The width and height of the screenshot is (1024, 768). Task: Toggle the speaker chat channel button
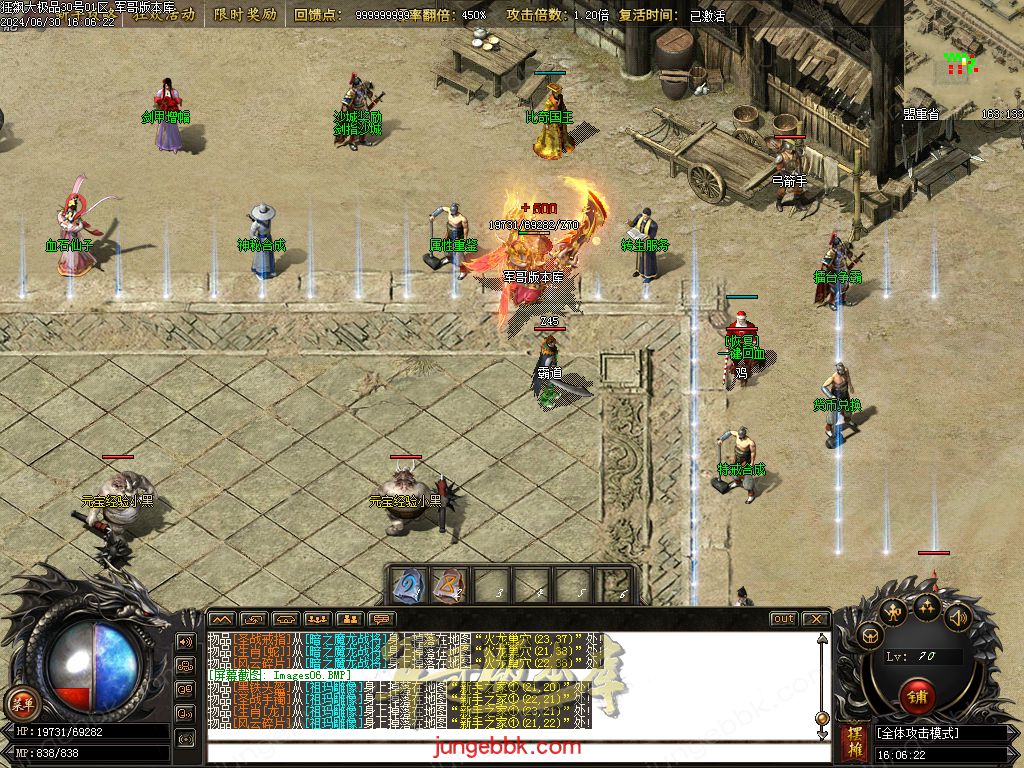[x=185, y=641]
